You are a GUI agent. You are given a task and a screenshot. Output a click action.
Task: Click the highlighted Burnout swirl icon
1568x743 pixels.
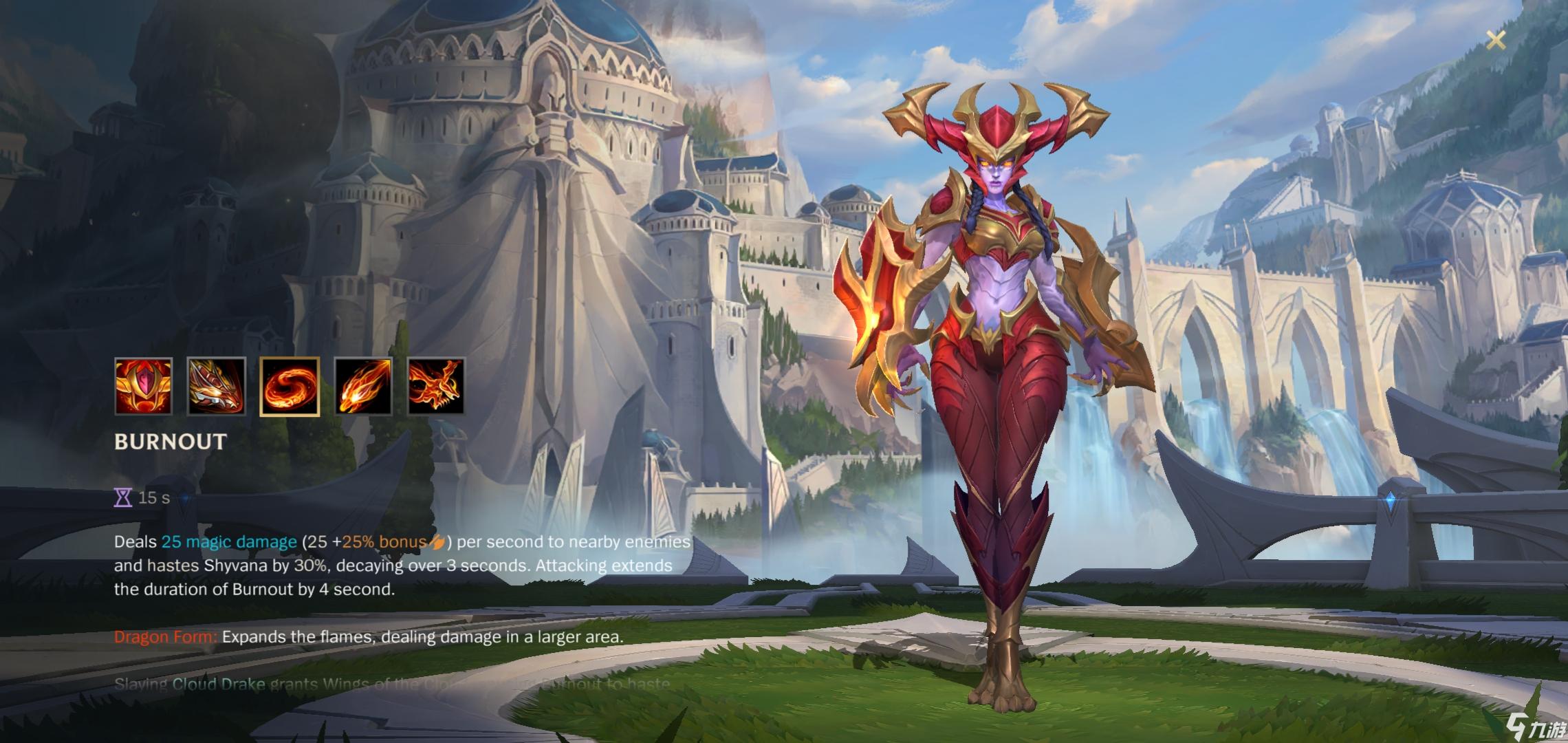(290, 386)
